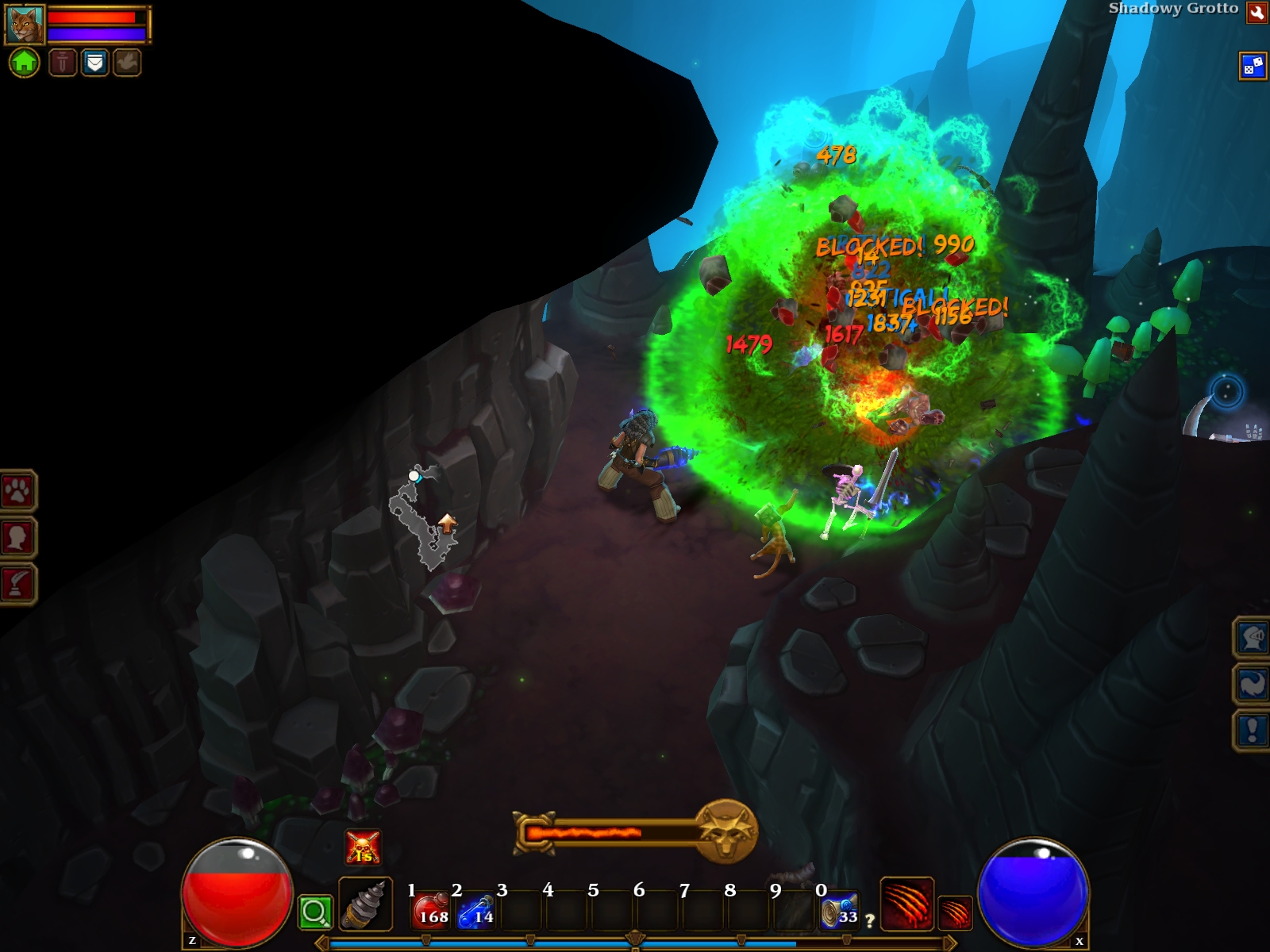Open the pet panel paw button
The width and height of the screenshot is (1270, 952).
(x=17, y=491)
